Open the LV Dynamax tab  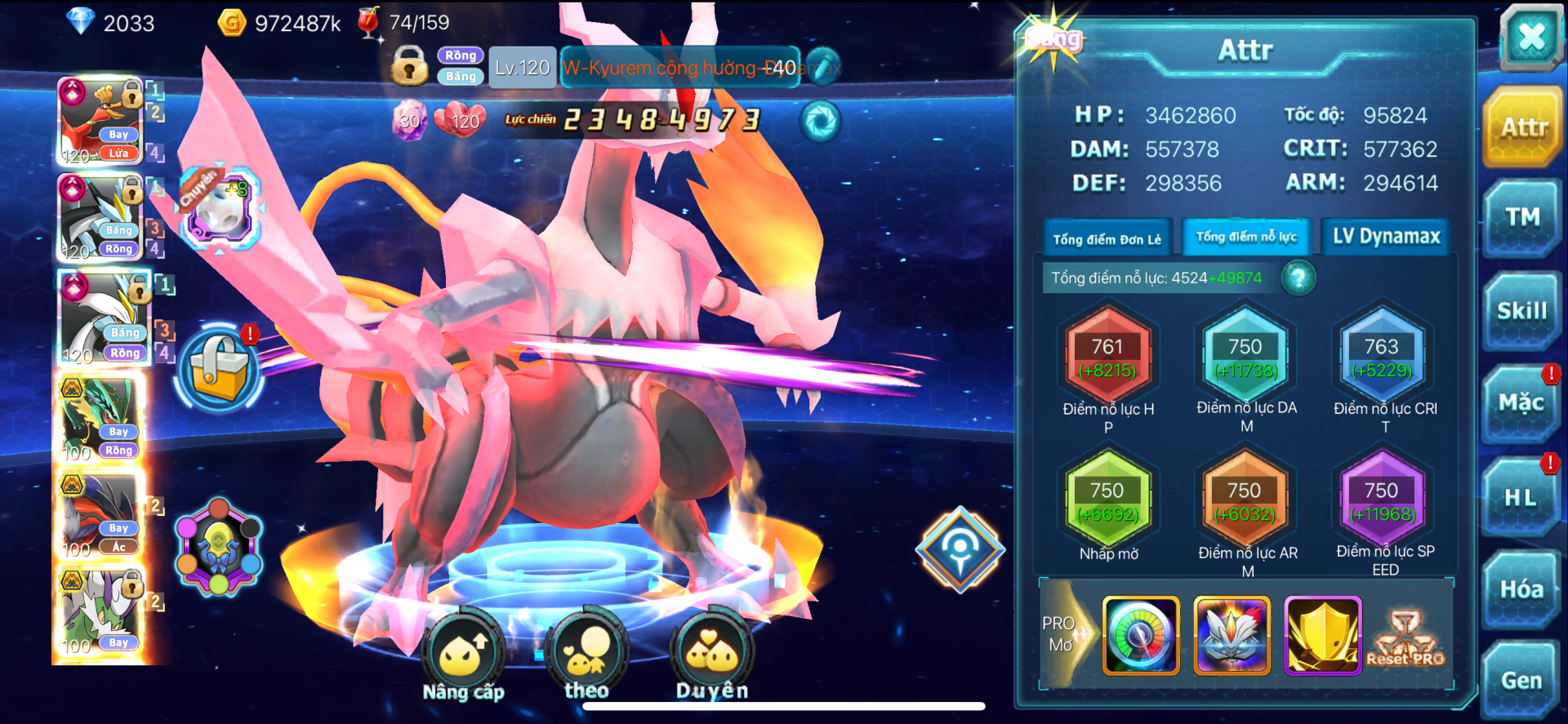click(x=1386, y=237)
